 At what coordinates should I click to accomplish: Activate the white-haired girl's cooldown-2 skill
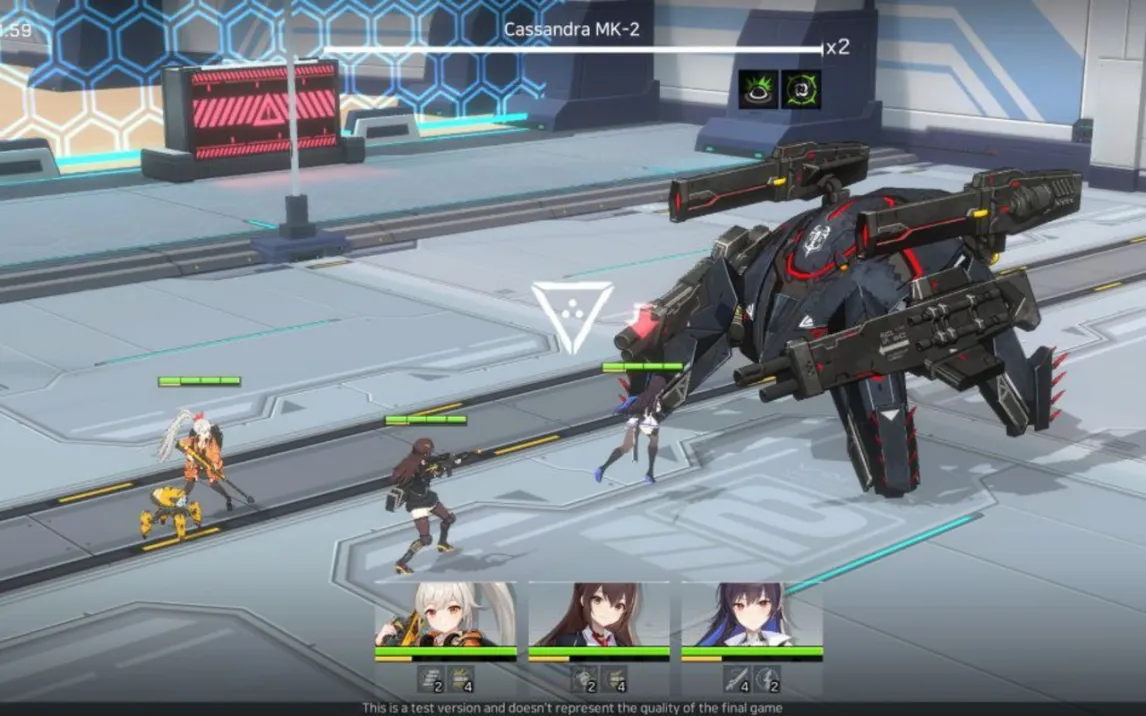pyautogui.click(x=432, y=679)
